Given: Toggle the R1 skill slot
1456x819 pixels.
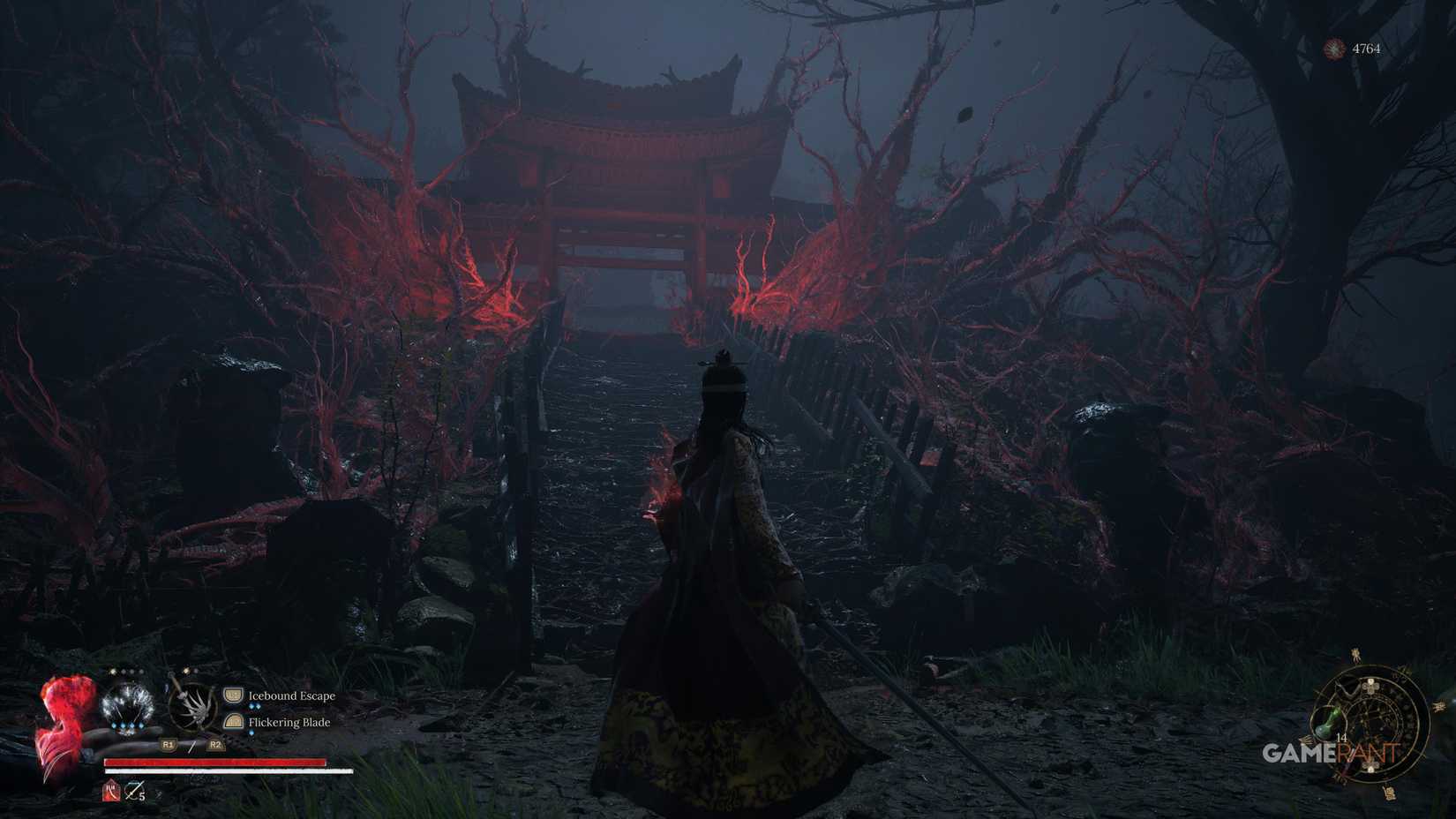Looking at the screenshot, I should 168,745.
